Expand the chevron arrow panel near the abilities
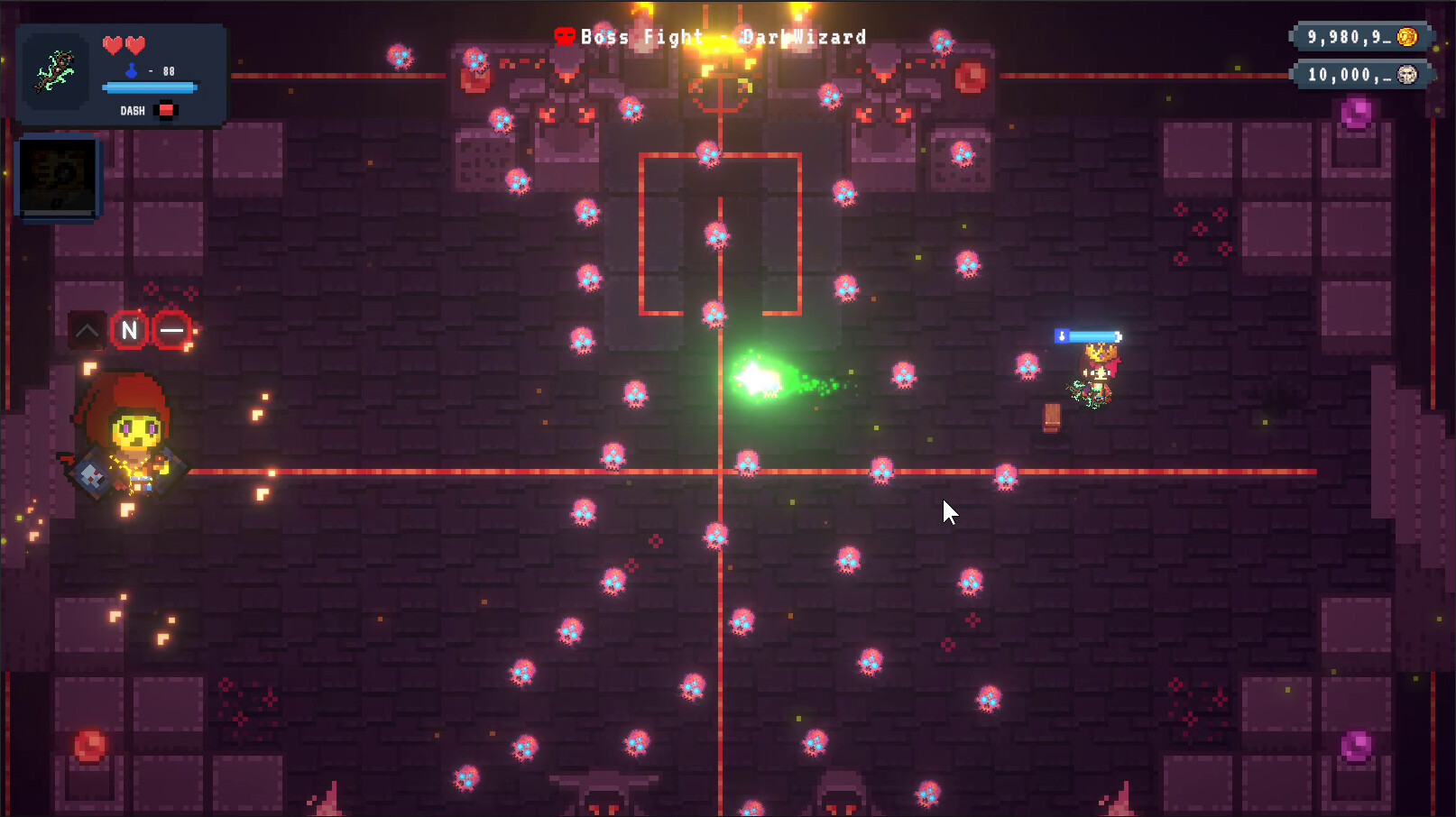Image resolution: width=1456 pixels, height=817 pixels. click(x=87, y=330)
